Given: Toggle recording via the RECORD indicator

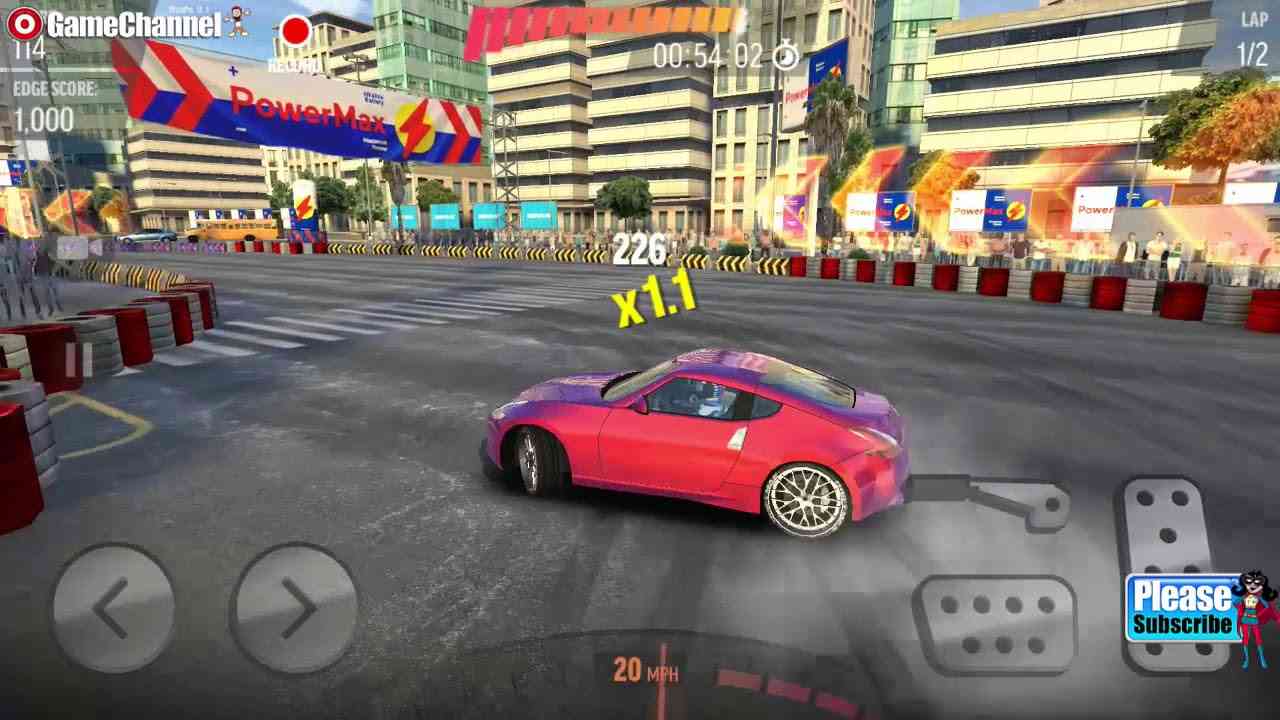Looking at the screenshot, I should click(297, 45).
